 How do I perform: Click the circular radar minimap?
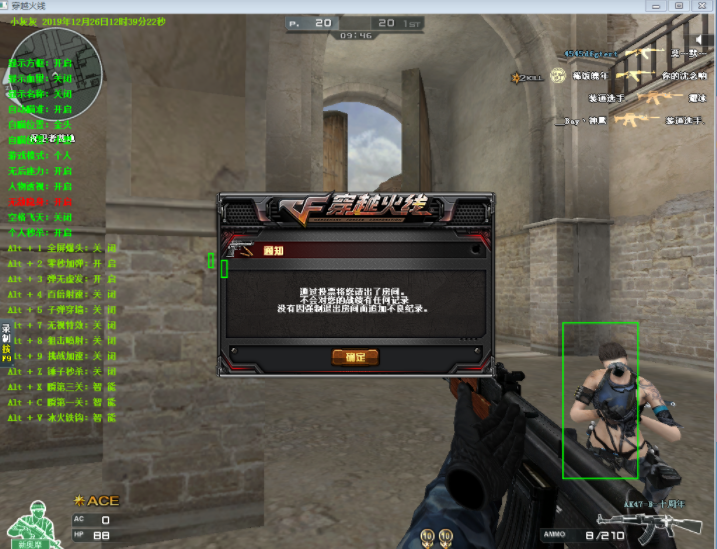pyautogui.click(x=39, y=56)
